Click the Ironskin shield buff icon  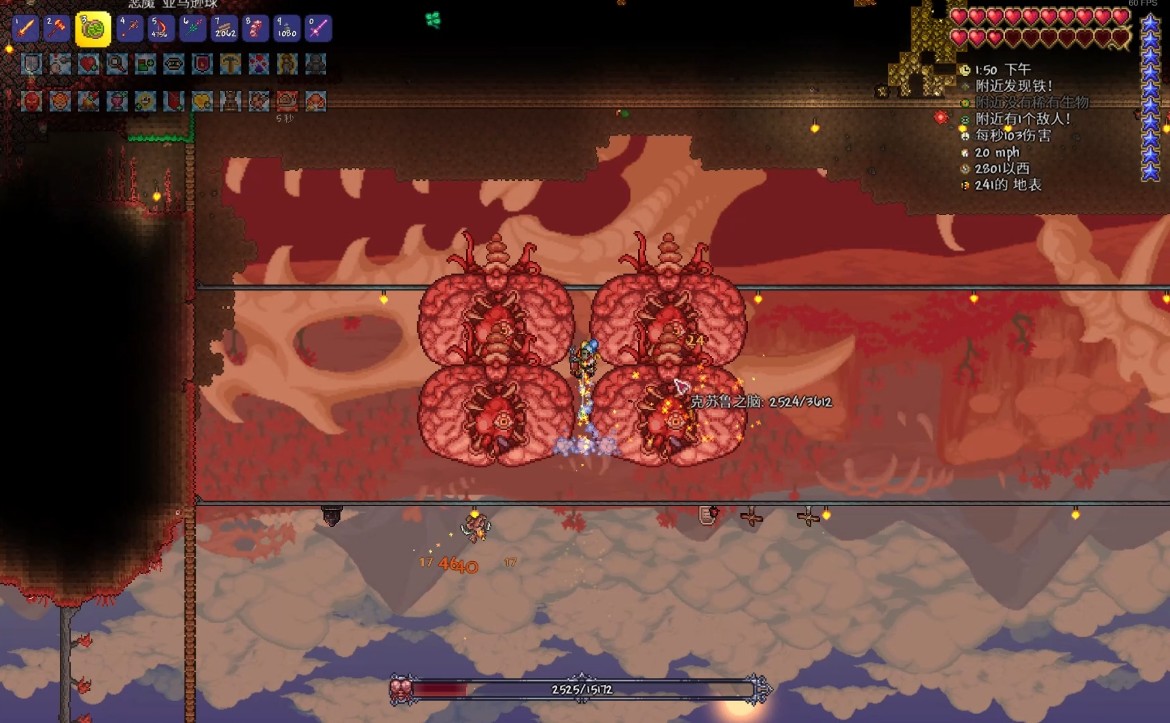point(32,65)
